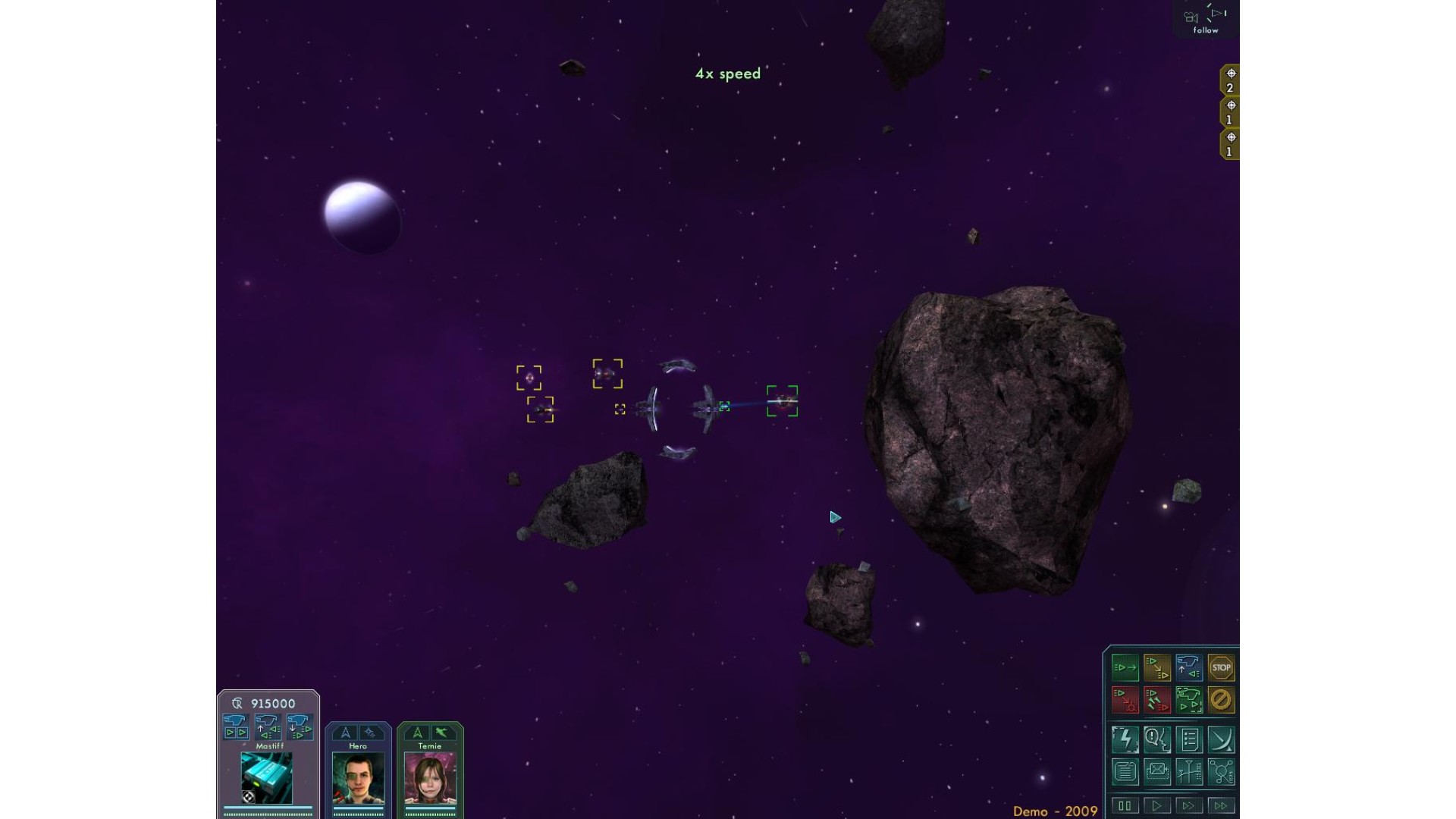1456x819 pixels.
Task: Activate the lightning bolt command
Action: [x=1125, y=739]
